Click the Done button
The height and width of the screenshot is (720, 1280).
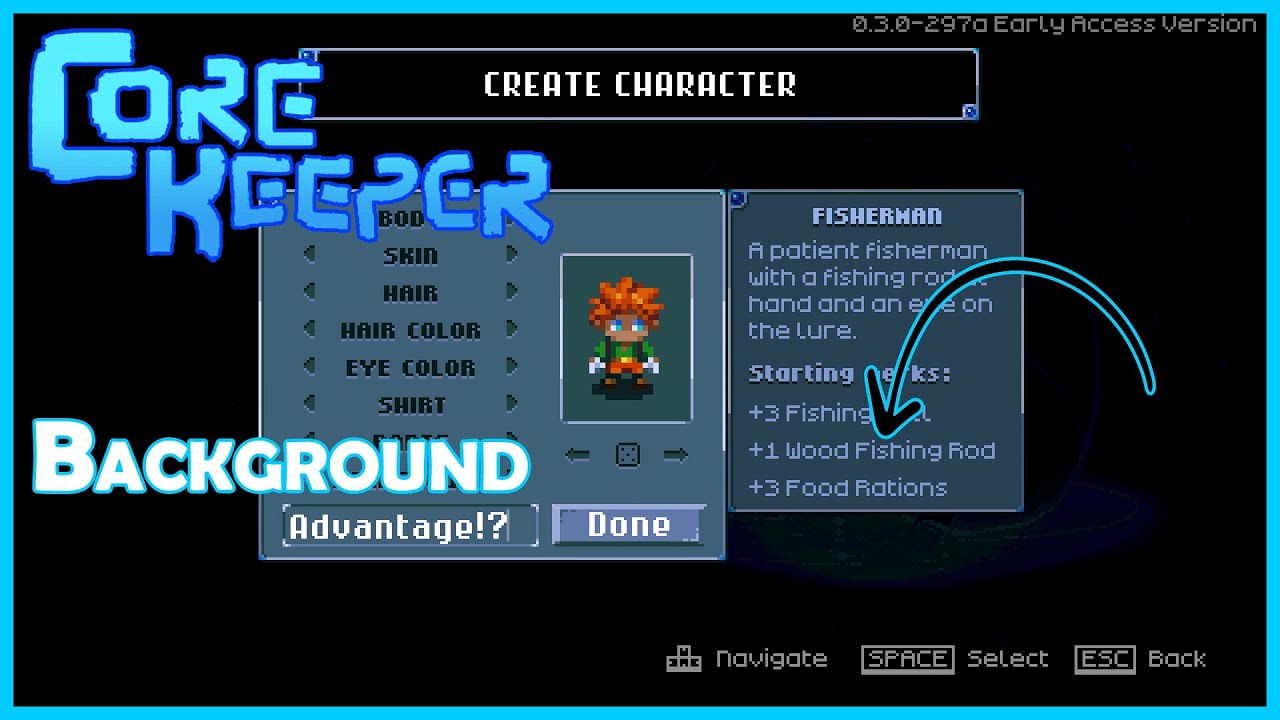628,524
